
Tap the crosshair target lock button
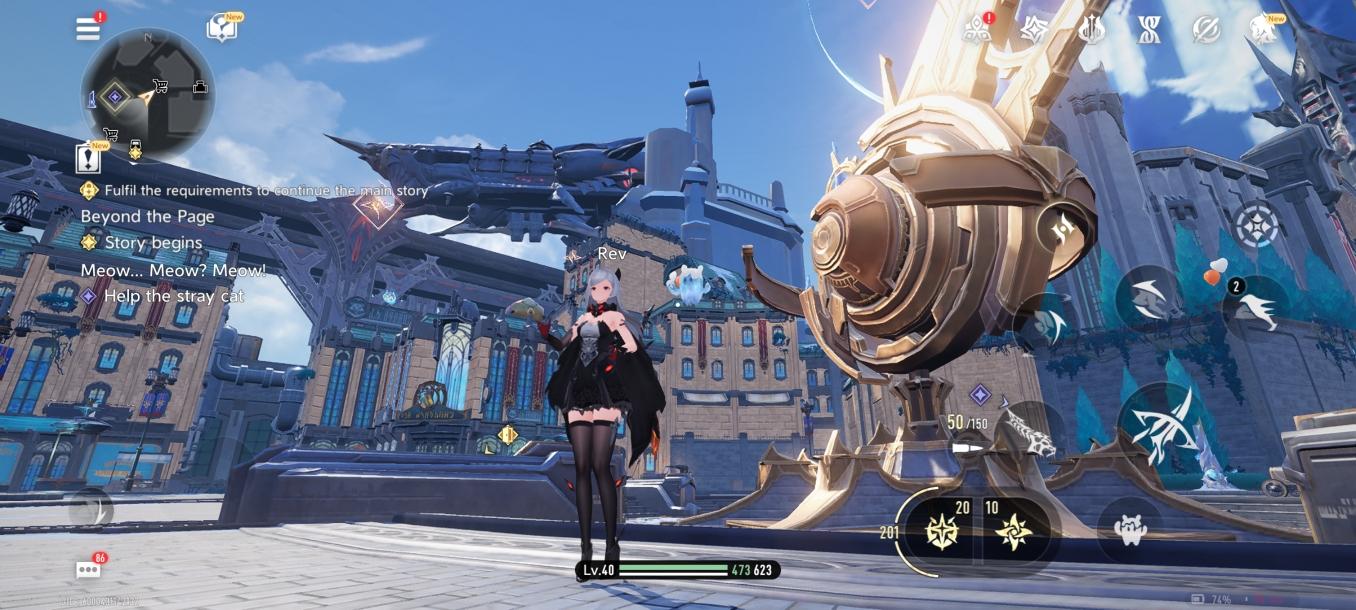point(1258,225)
